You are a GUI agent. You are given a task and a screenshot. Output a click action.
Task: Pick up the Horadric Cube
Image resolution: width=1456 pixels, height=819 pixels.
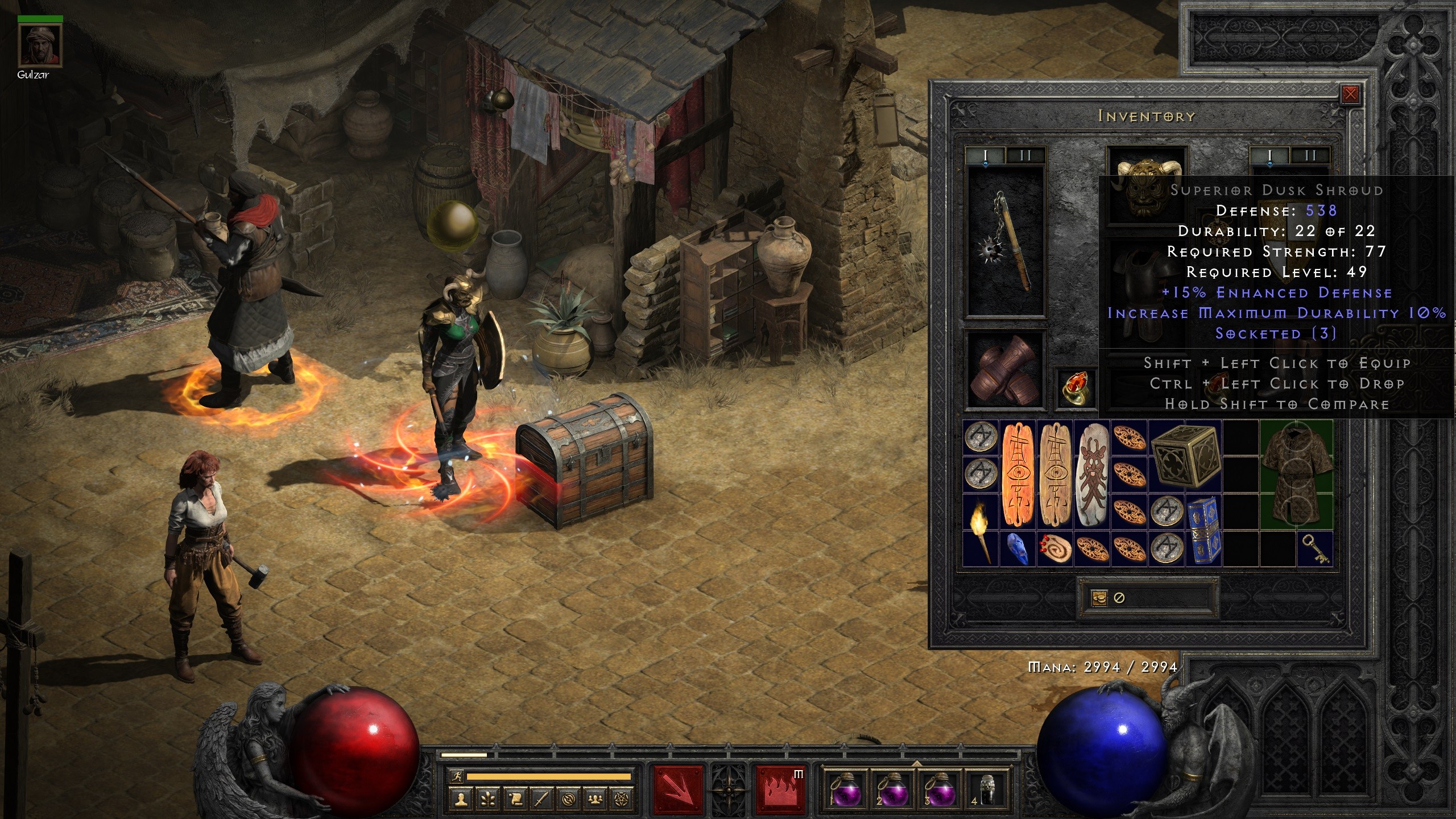pyautogui.click(x=1185, y=456)
